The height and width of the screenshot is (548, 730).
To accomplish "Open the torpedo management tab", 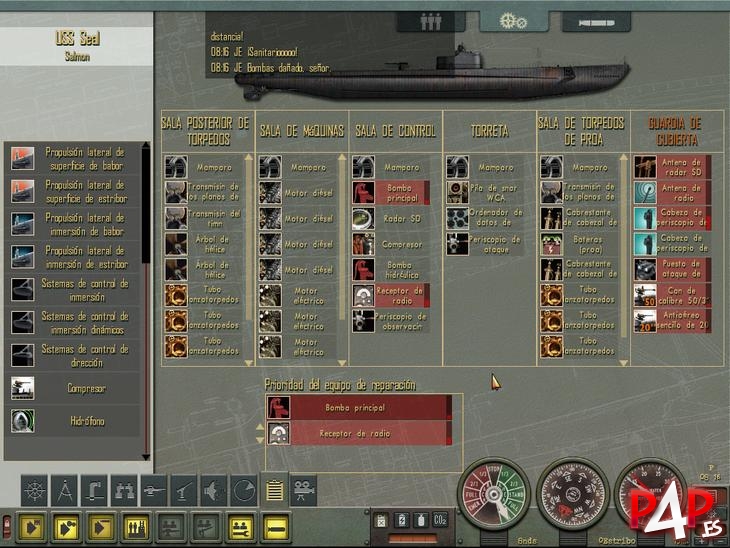I will pyautogui.click(x=597, y=20).
